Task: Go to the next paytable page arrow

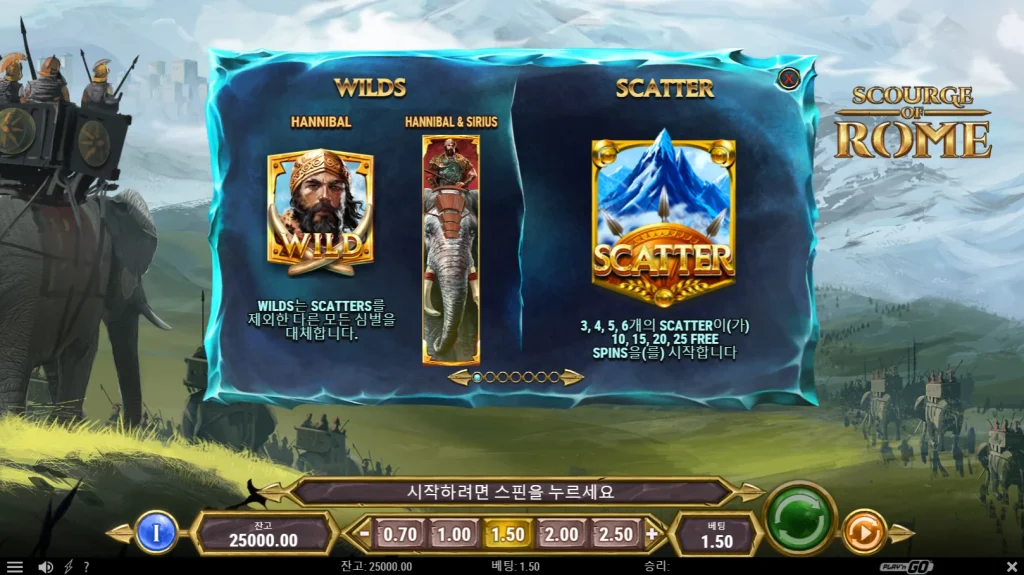Action: click(573, 377)
